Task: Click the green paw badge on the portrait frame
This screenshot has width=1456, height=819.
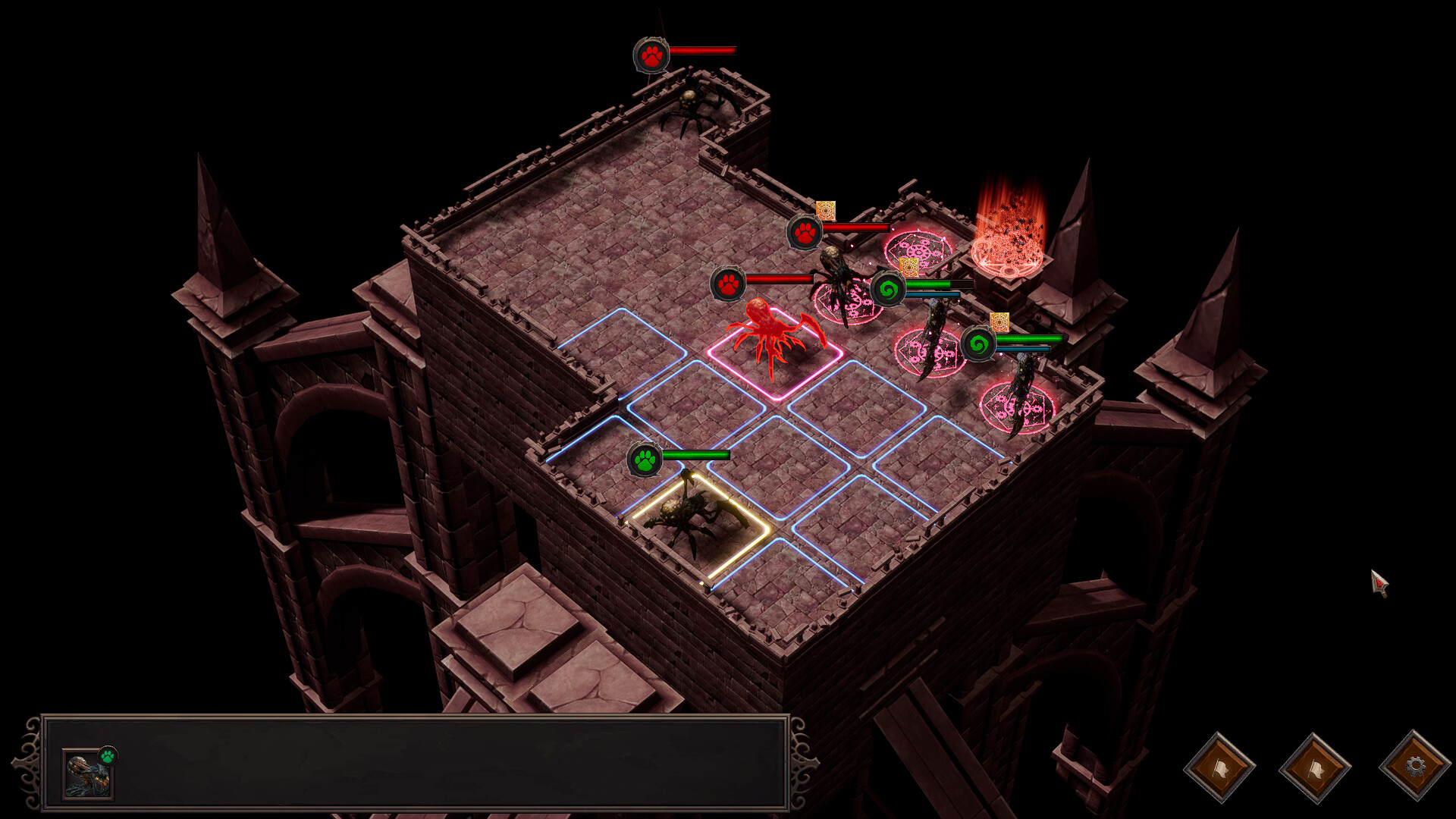Action: (x=108, y=755)
